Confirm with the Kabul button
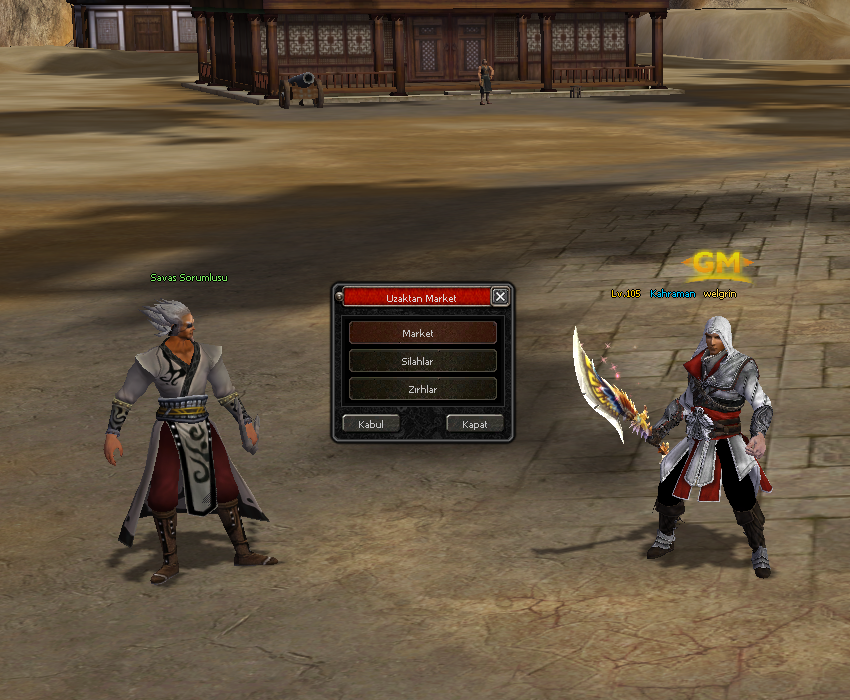Image resolution: width=850 pixels, height=700 pixels. [x=370, y=424]
